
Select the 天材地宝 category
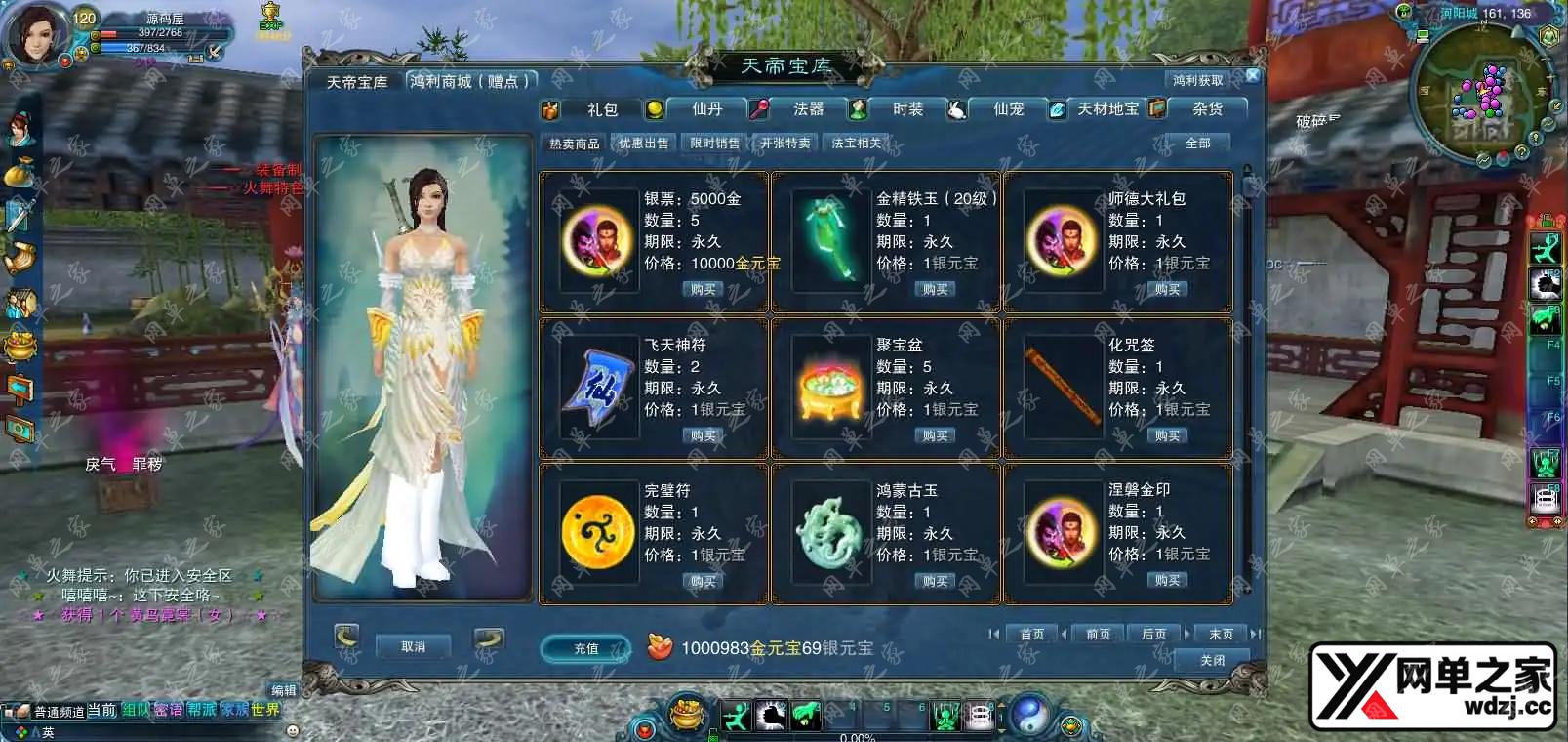[1107, 109]
